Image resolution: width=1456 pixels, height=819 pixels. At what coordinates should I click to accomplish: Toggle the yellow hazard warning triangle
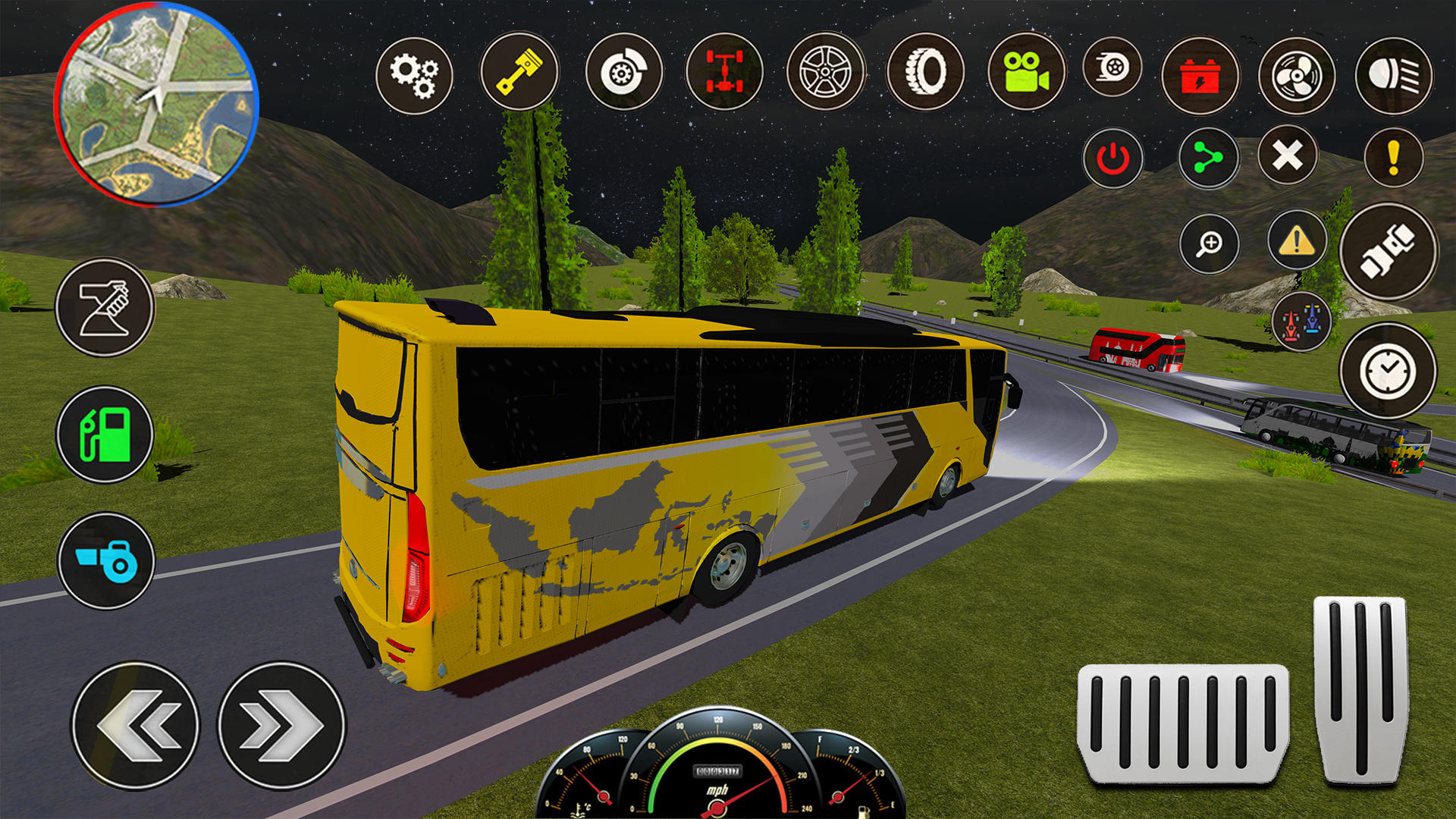(1297, 242)
